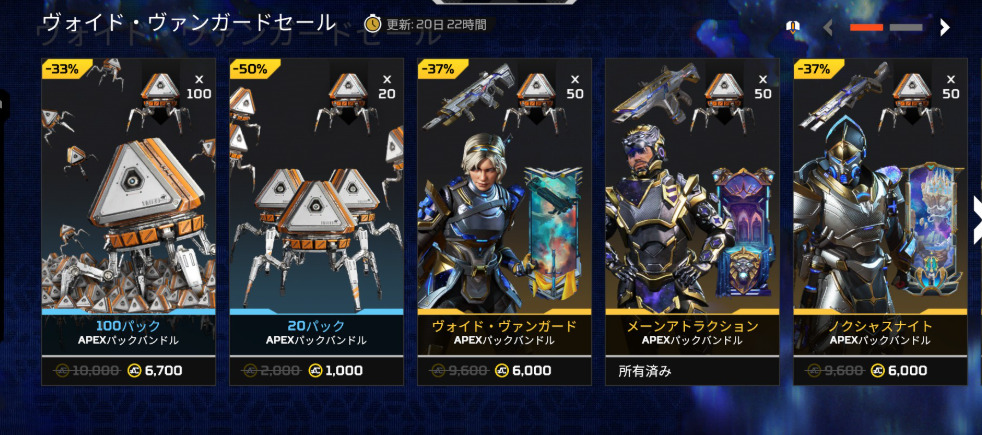Select the ノクシャスナイト bundle card
Image resolution: width=982 pixels, height=435 pixels.
[x=880, y=220]
